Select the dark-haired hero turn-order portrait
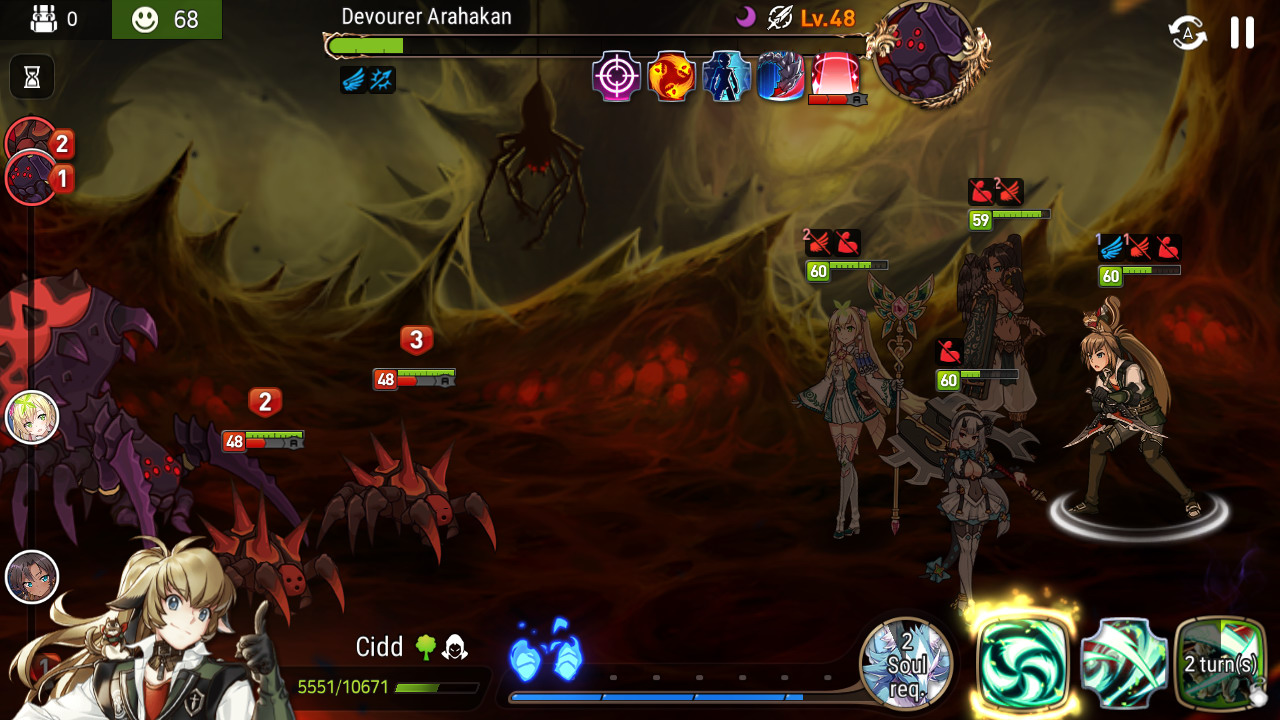Image resolution: width=1280 pixels, height=720 pixels. (32, 577)
